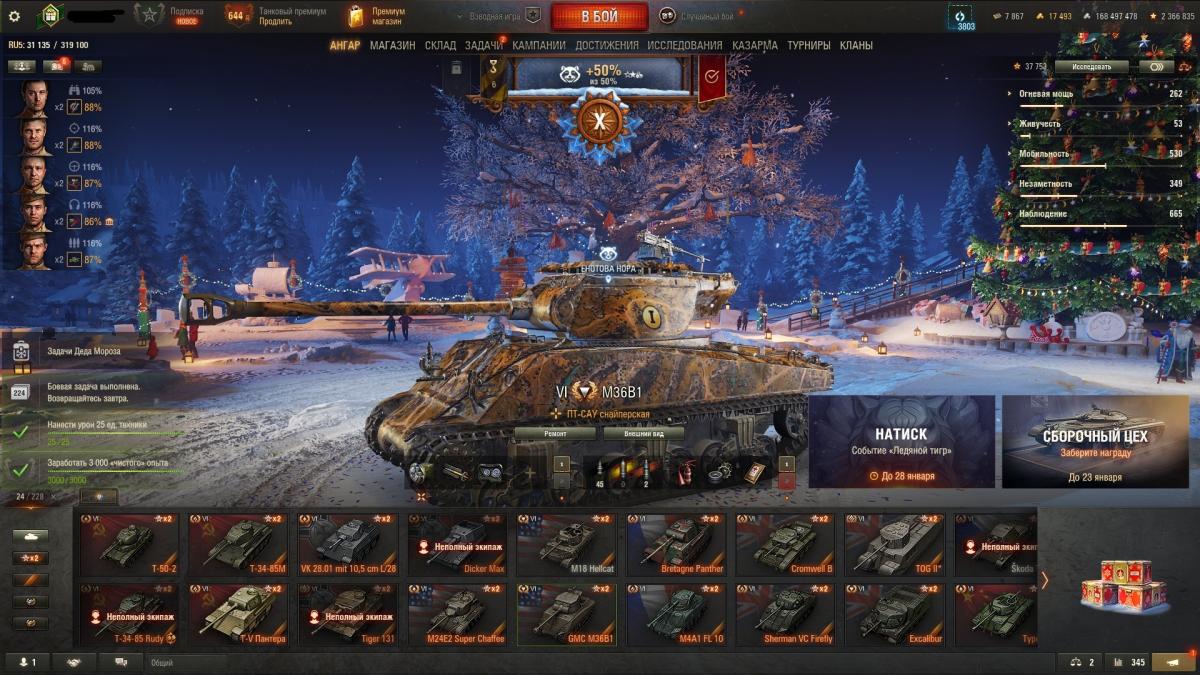This screenshot has width=1200, height=675.
Task: Open the ТУРНИРЫ tab
Action: 808,45
